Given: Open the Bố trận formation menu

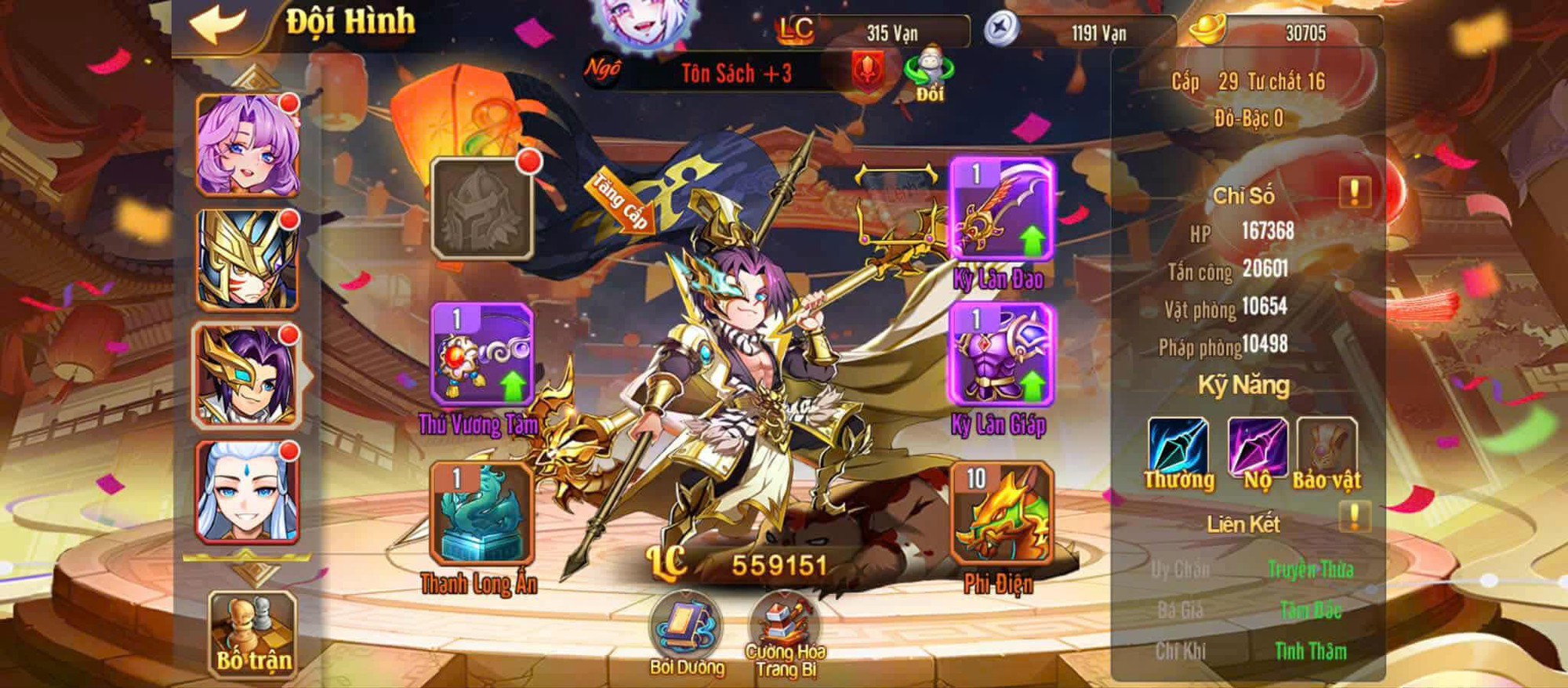Looking at the screenshot, I should coord(253,633).
